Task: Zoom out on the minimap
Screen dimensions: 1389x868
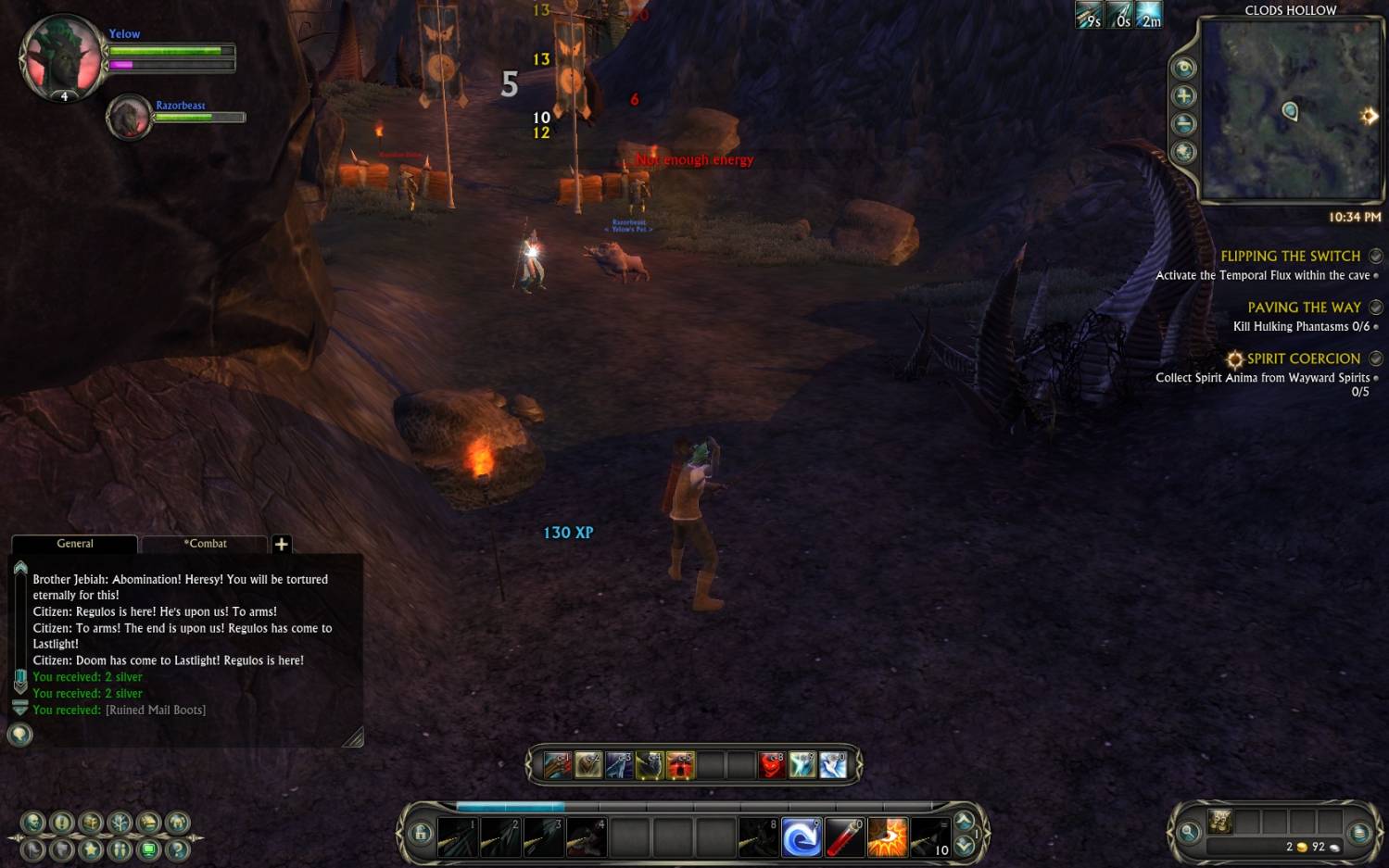Action: 1184,124
